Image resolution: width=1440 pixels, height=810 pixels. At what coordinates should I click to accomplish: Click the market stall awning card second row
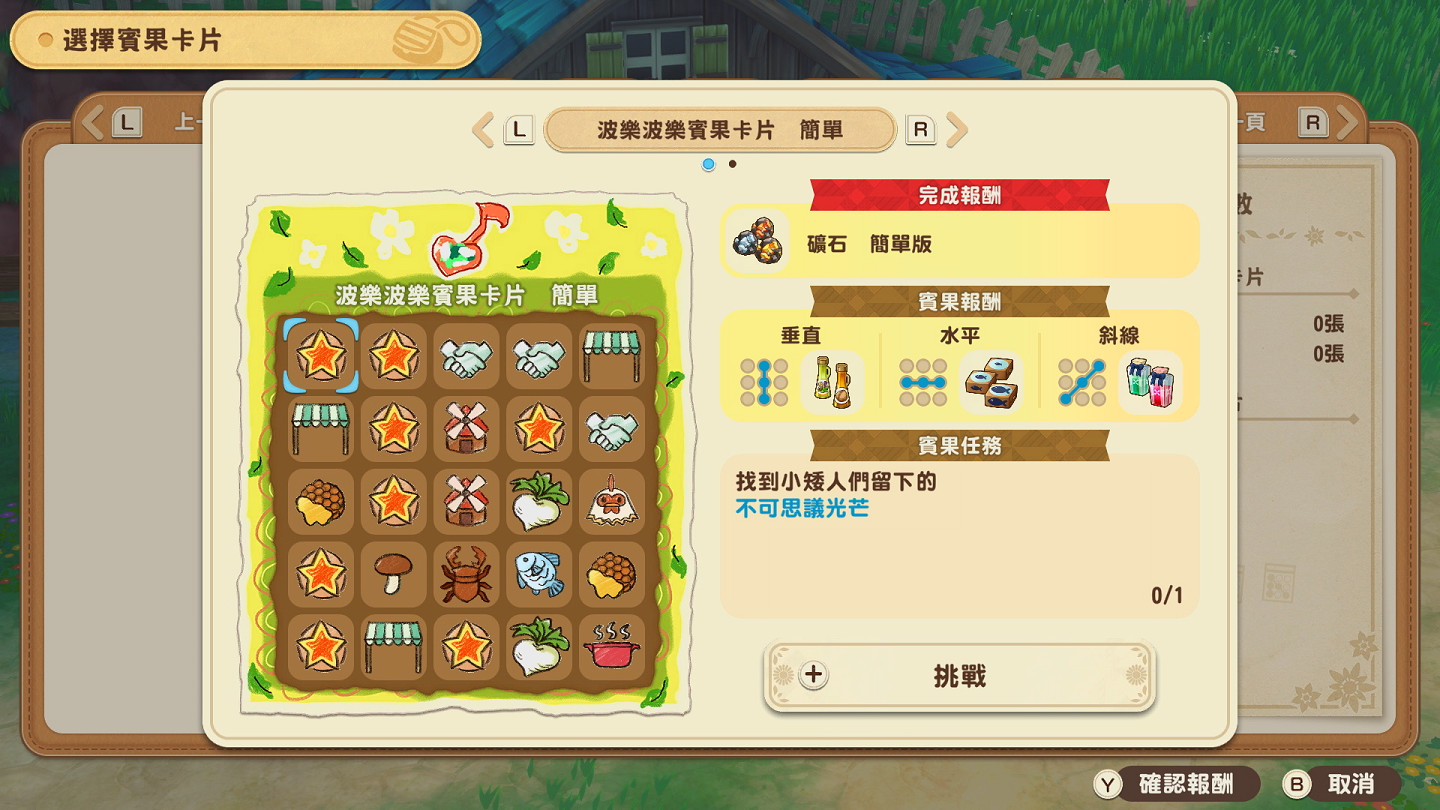(320, 428)
